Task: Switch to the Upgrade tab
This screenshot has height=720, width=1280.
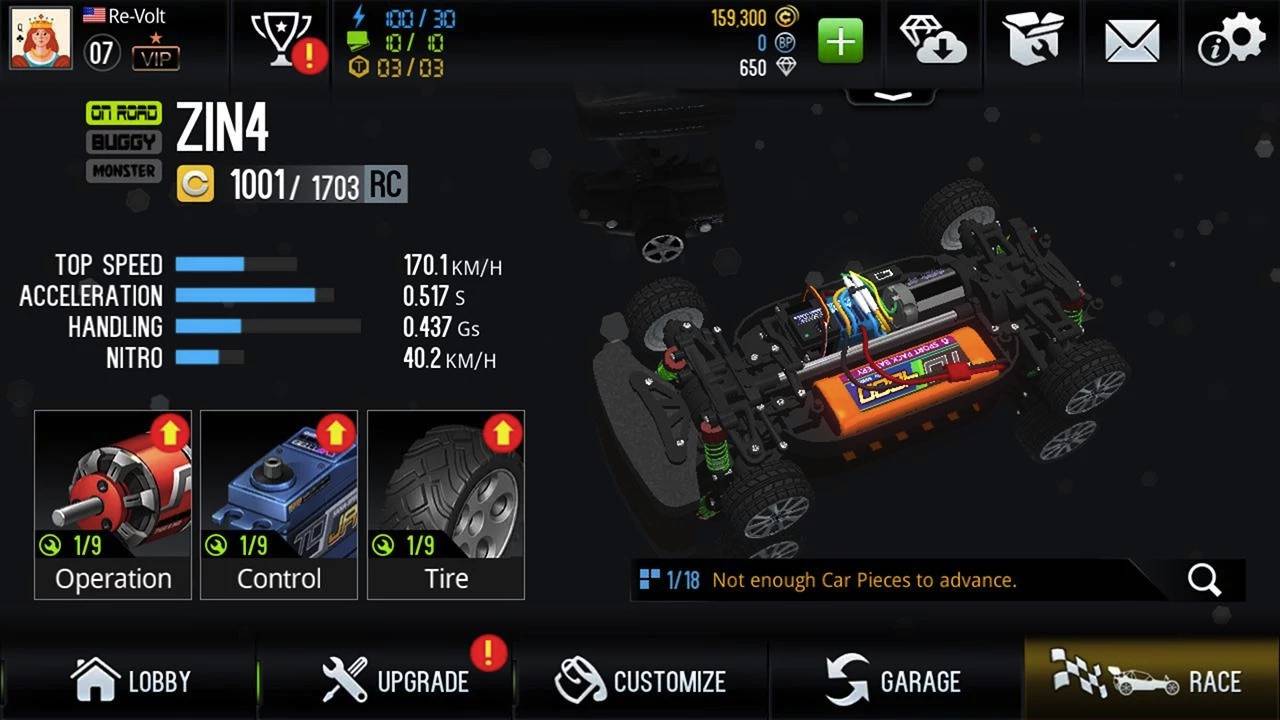Action: [x=395, y=681]
